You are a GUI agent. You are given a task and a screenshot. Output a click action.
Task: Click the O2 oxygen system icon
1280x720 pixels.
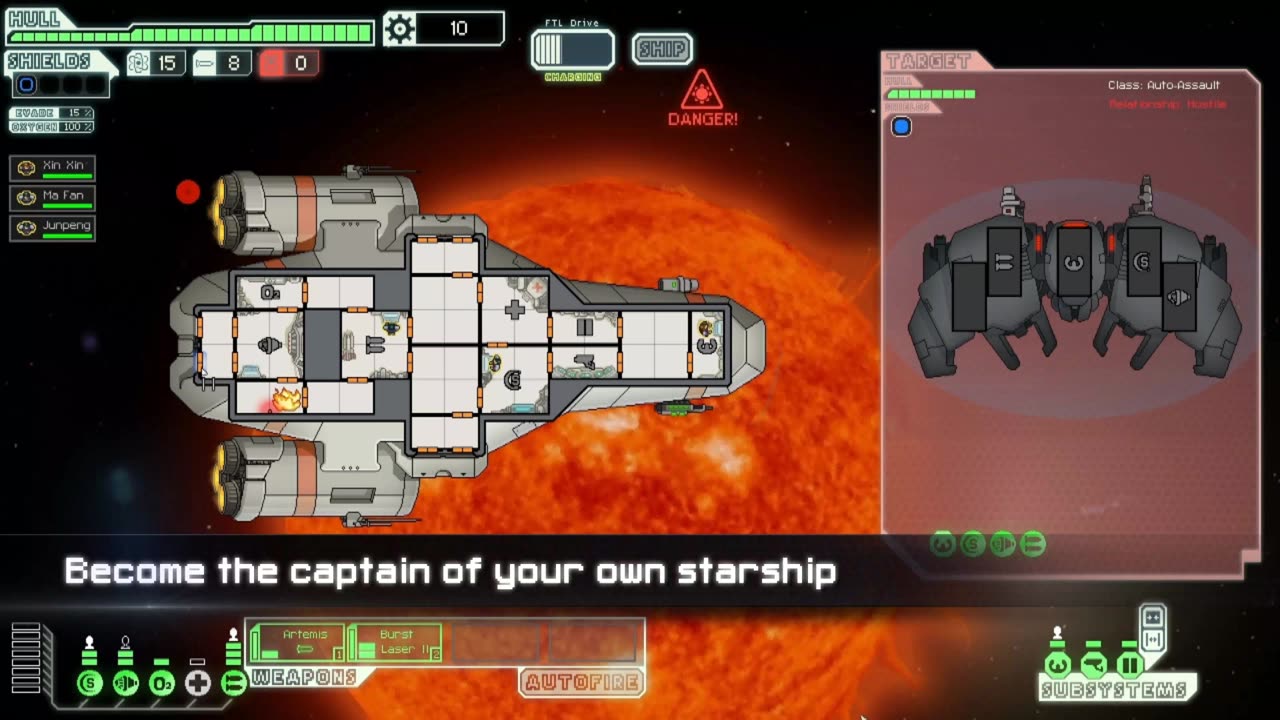pyautogui.click(x=162, y=684)
